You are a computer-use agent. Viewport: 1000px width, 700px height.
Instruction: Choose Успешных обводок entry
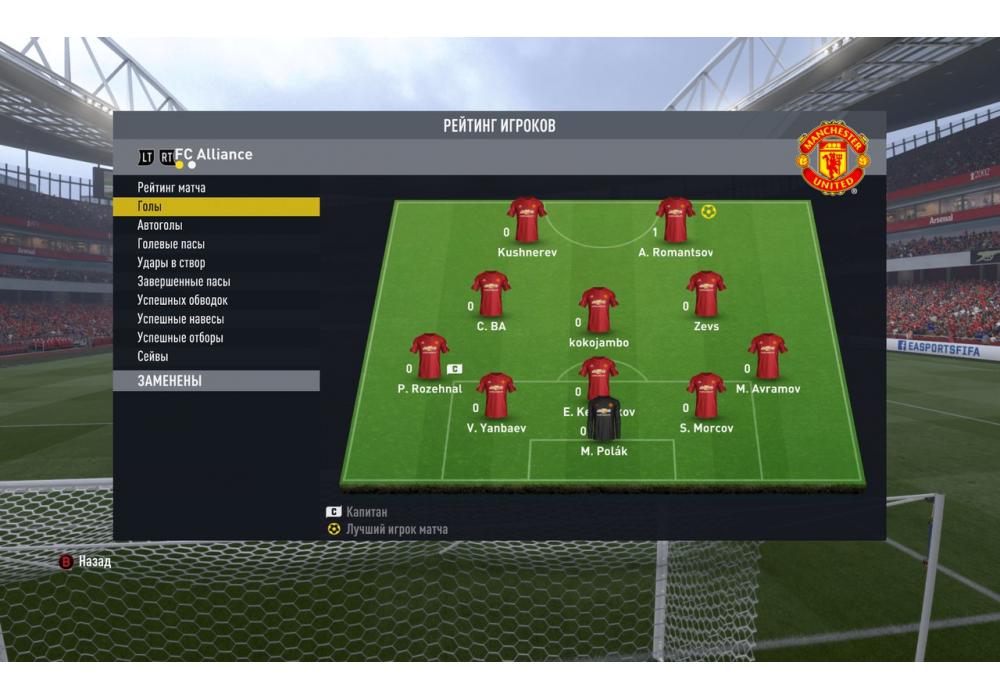[183, 301]
